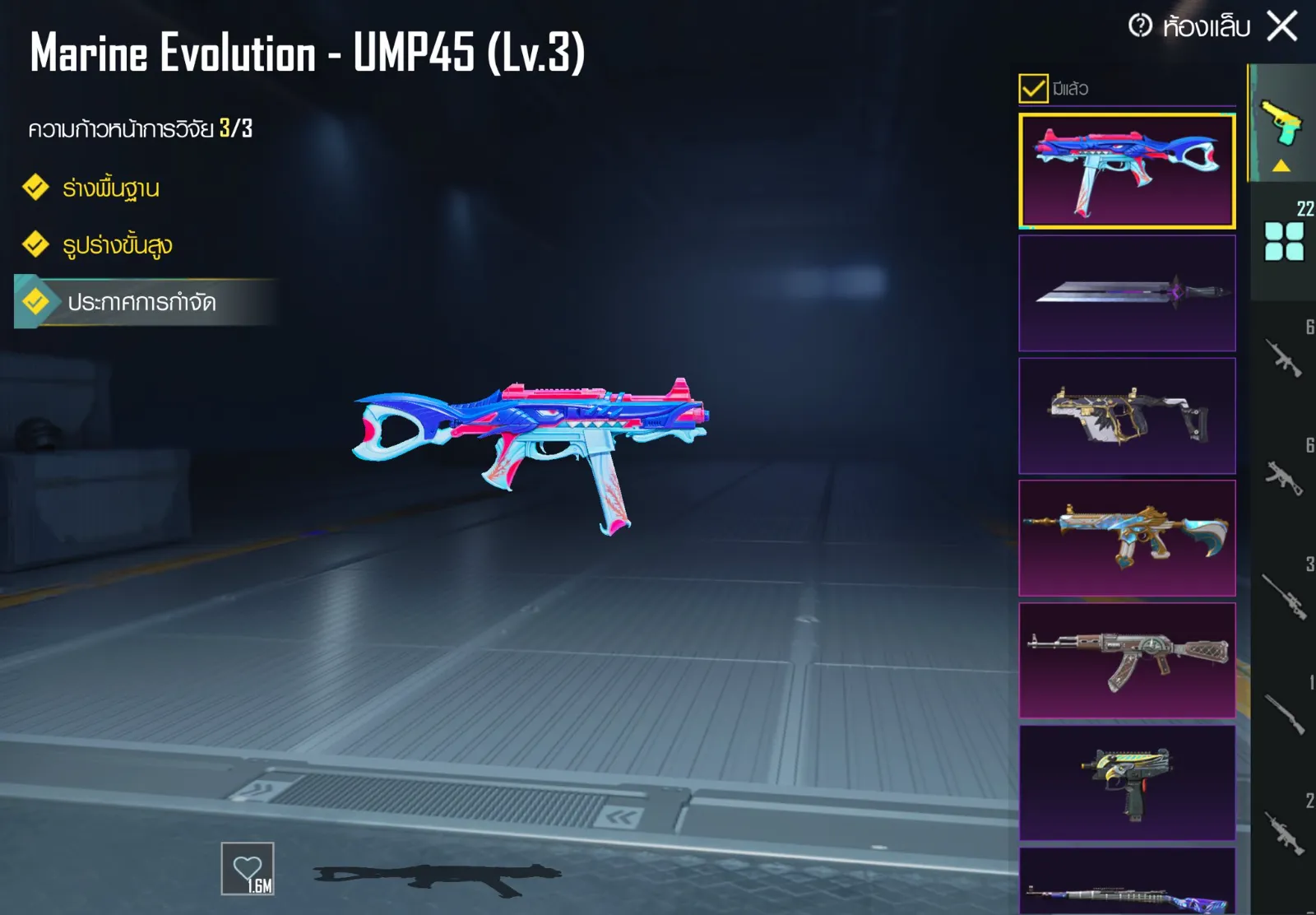Show the ร่างพื้นฐาน base form stage
This screenshot has width=1316, height=915.
coord(111,188)
